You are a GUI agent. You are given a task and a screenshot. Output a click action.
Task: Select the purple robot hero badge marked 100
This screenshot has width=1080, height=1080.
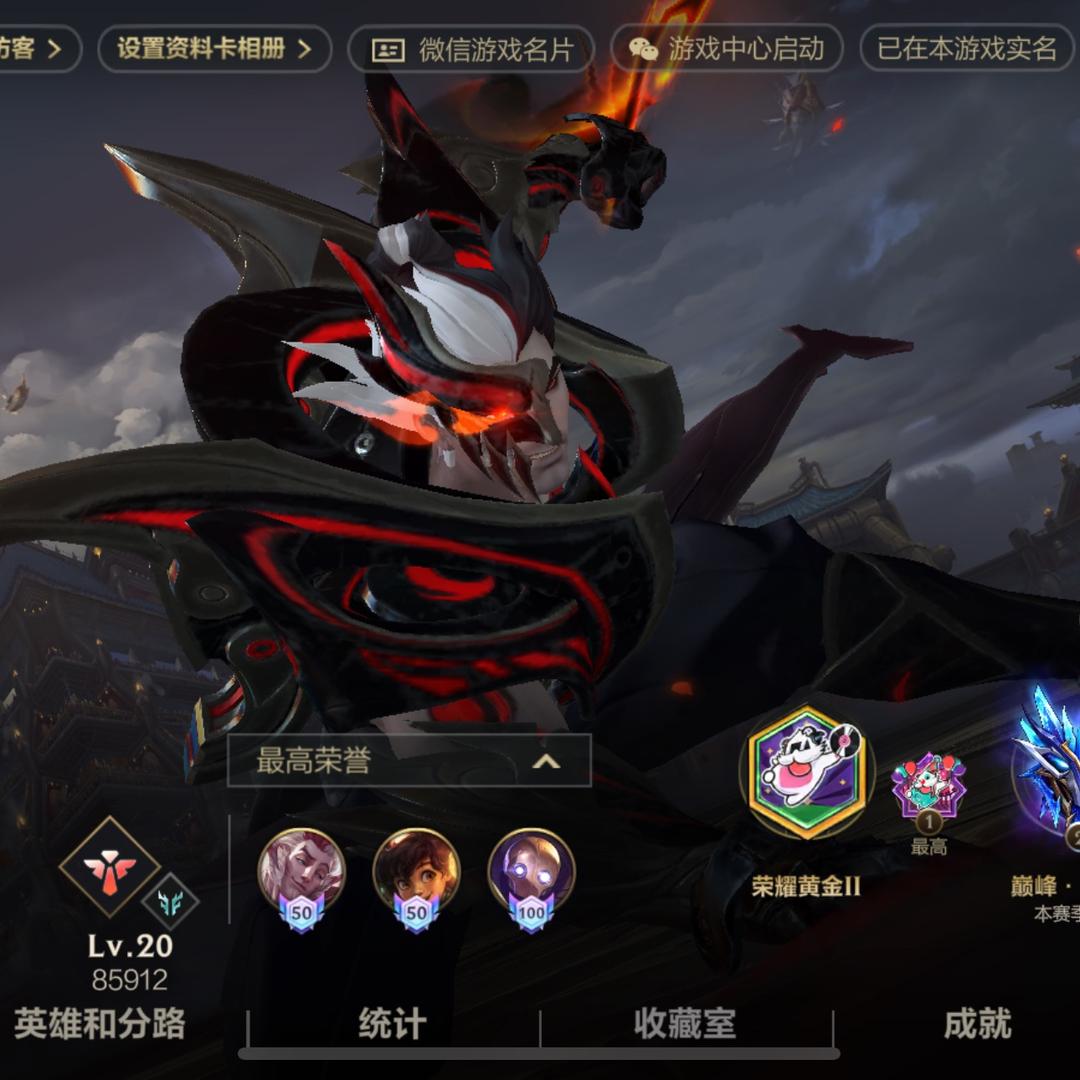point(531,872)
